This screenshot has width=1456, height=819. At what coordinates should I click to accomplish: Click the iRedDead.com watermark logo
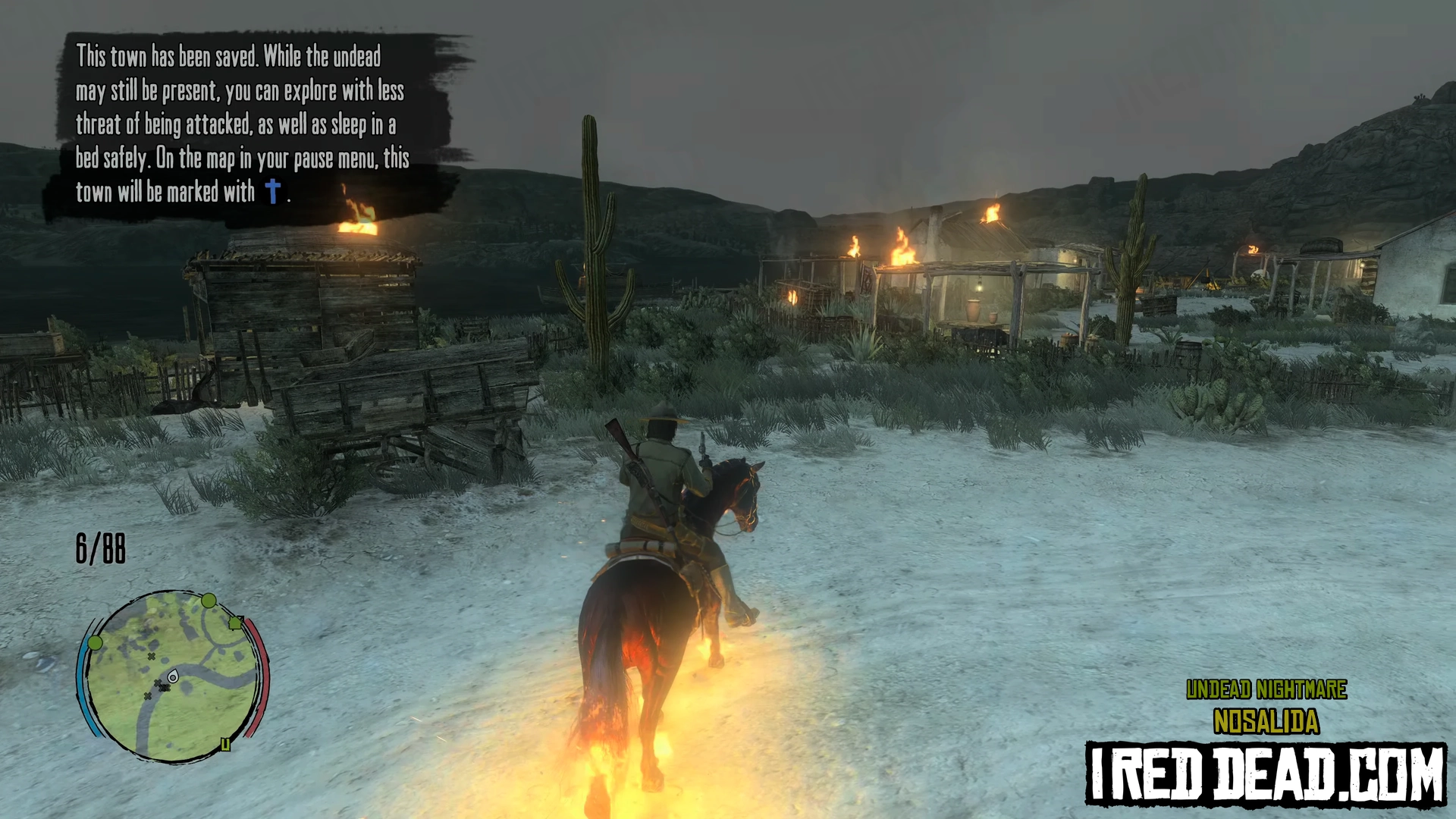pyautogui.click(x=1266, y=773)
